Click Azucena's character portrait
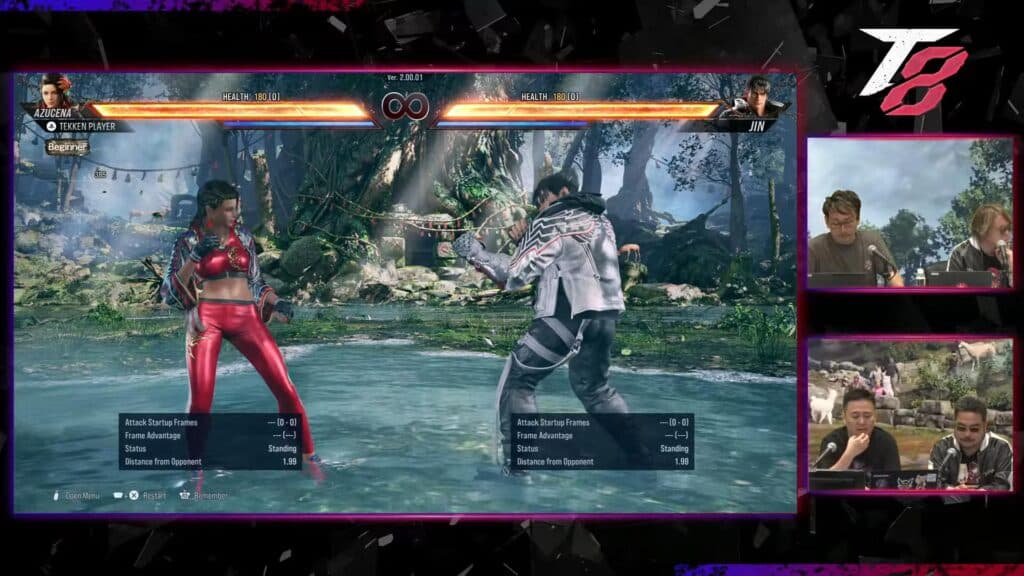The image size is (1024, 576). 56,93
